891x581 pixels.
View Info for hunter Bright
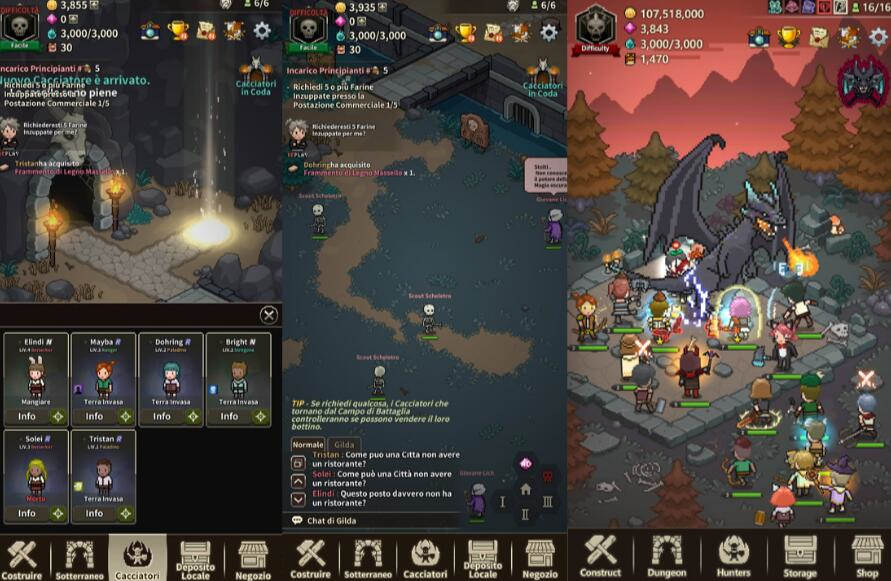click(x=230, y=416)
